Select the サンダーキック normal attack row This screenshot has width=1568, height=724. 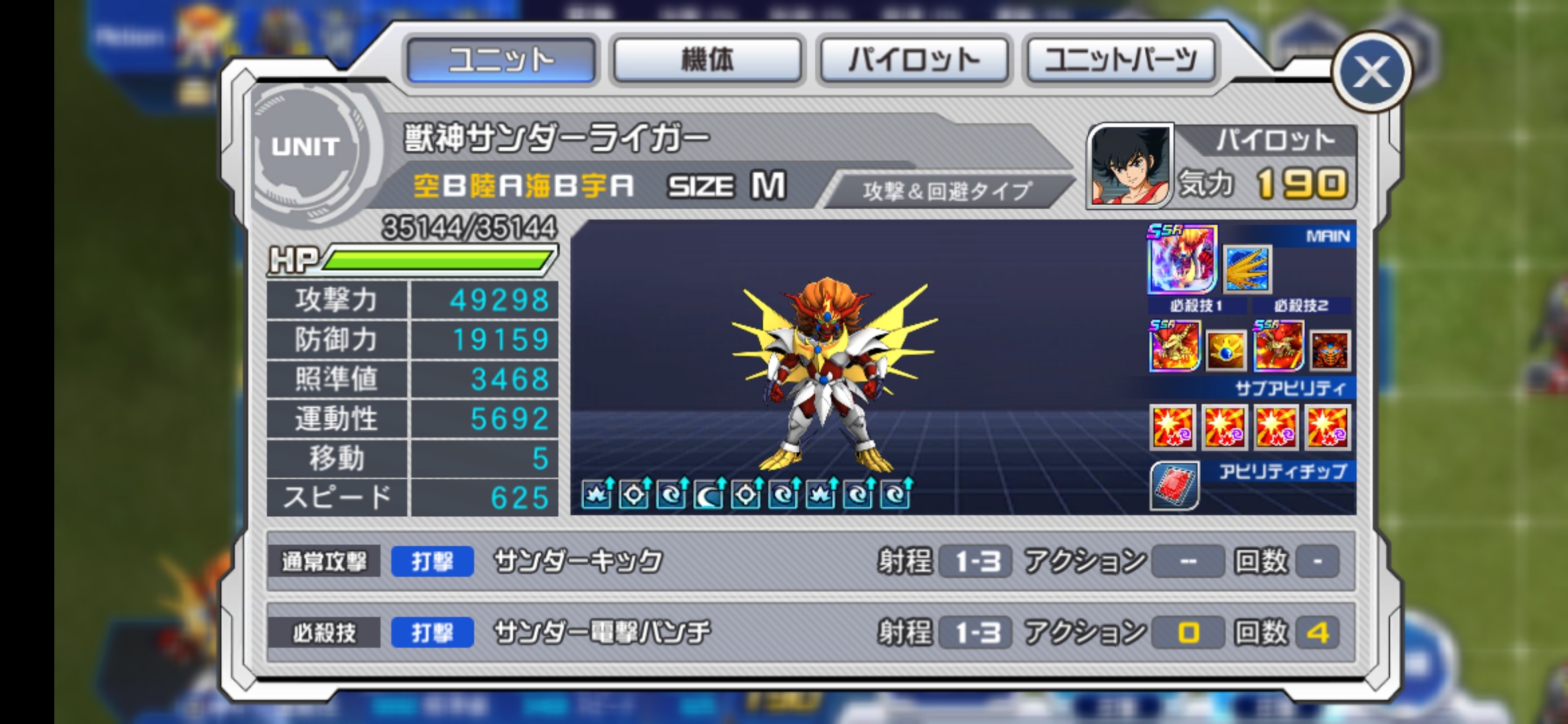811,561
